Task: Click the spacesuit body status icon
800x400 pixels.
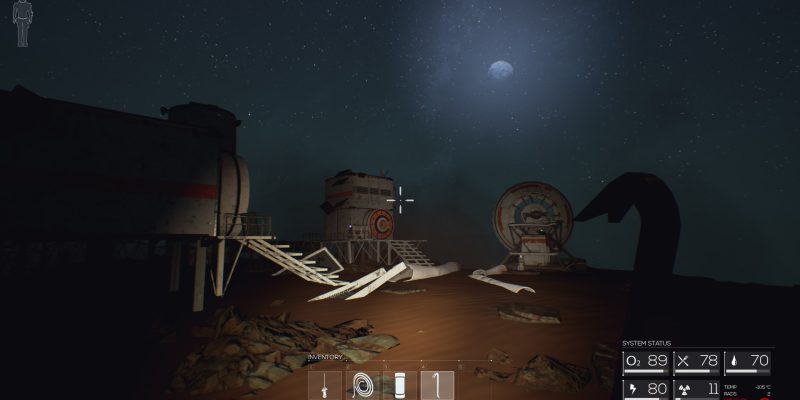Action: click(23, 24)
